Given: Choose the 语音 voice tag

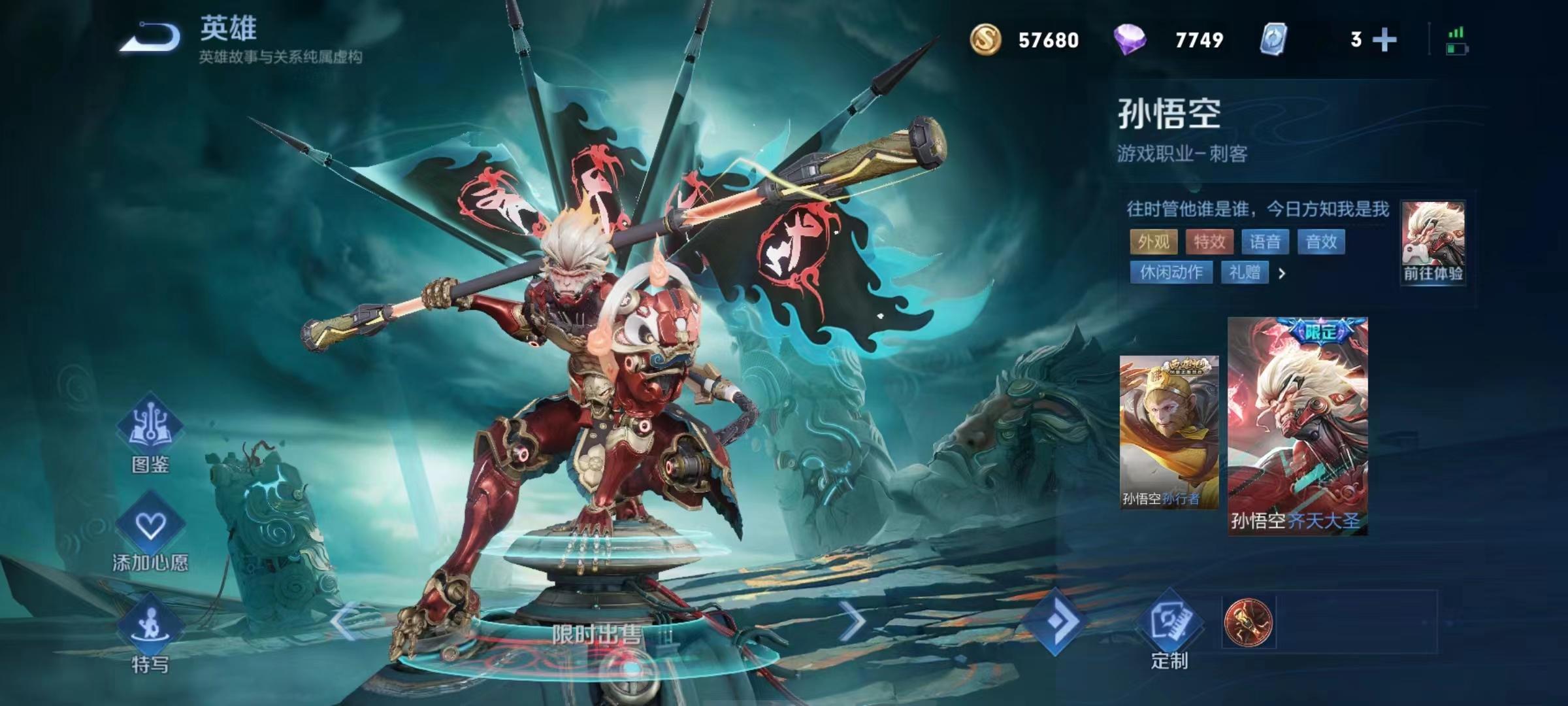Looking at the screenshot, I should tap(1265, 242).
